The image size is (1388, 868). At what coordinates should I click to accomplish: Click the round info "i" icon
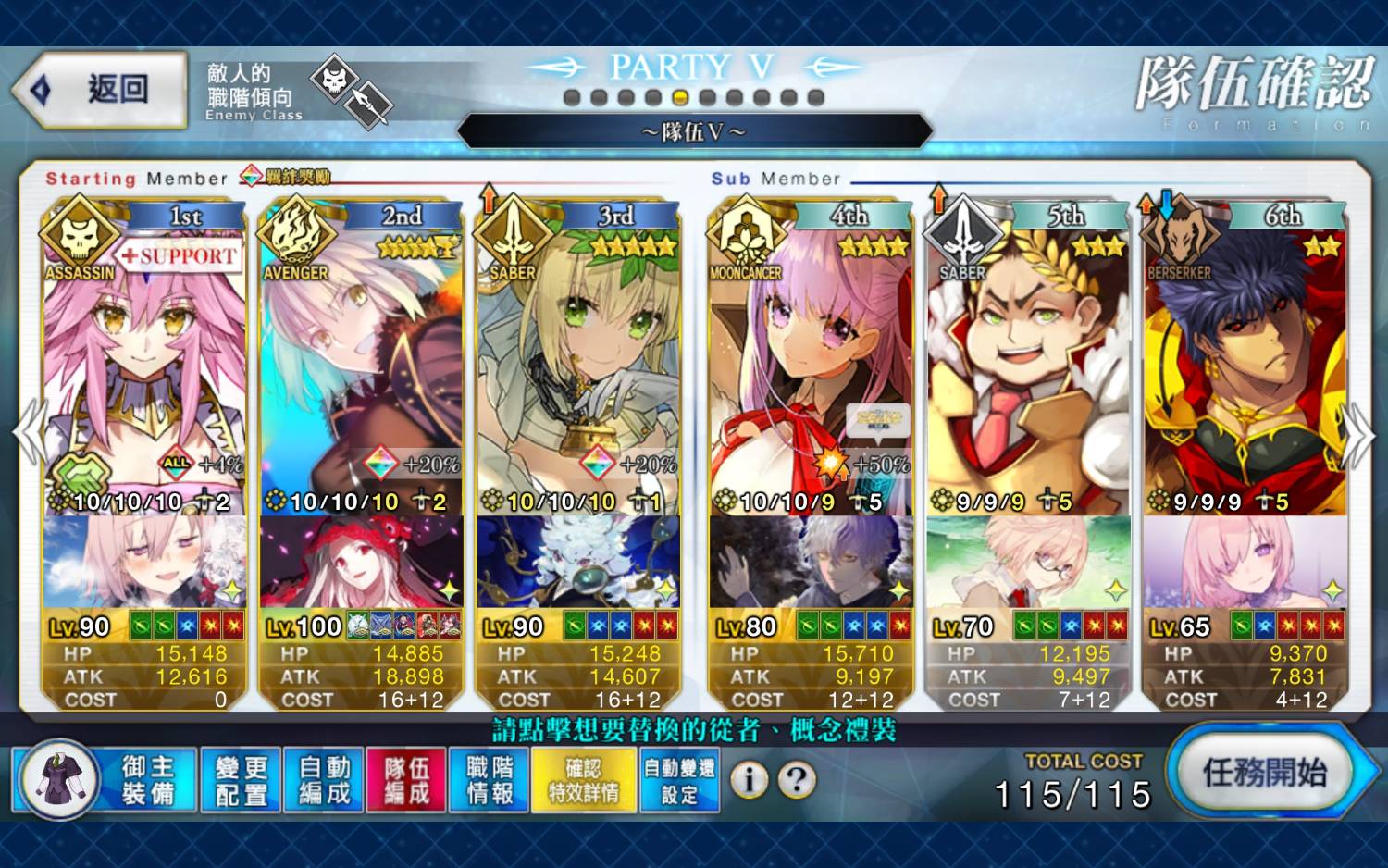coord(750,780)
